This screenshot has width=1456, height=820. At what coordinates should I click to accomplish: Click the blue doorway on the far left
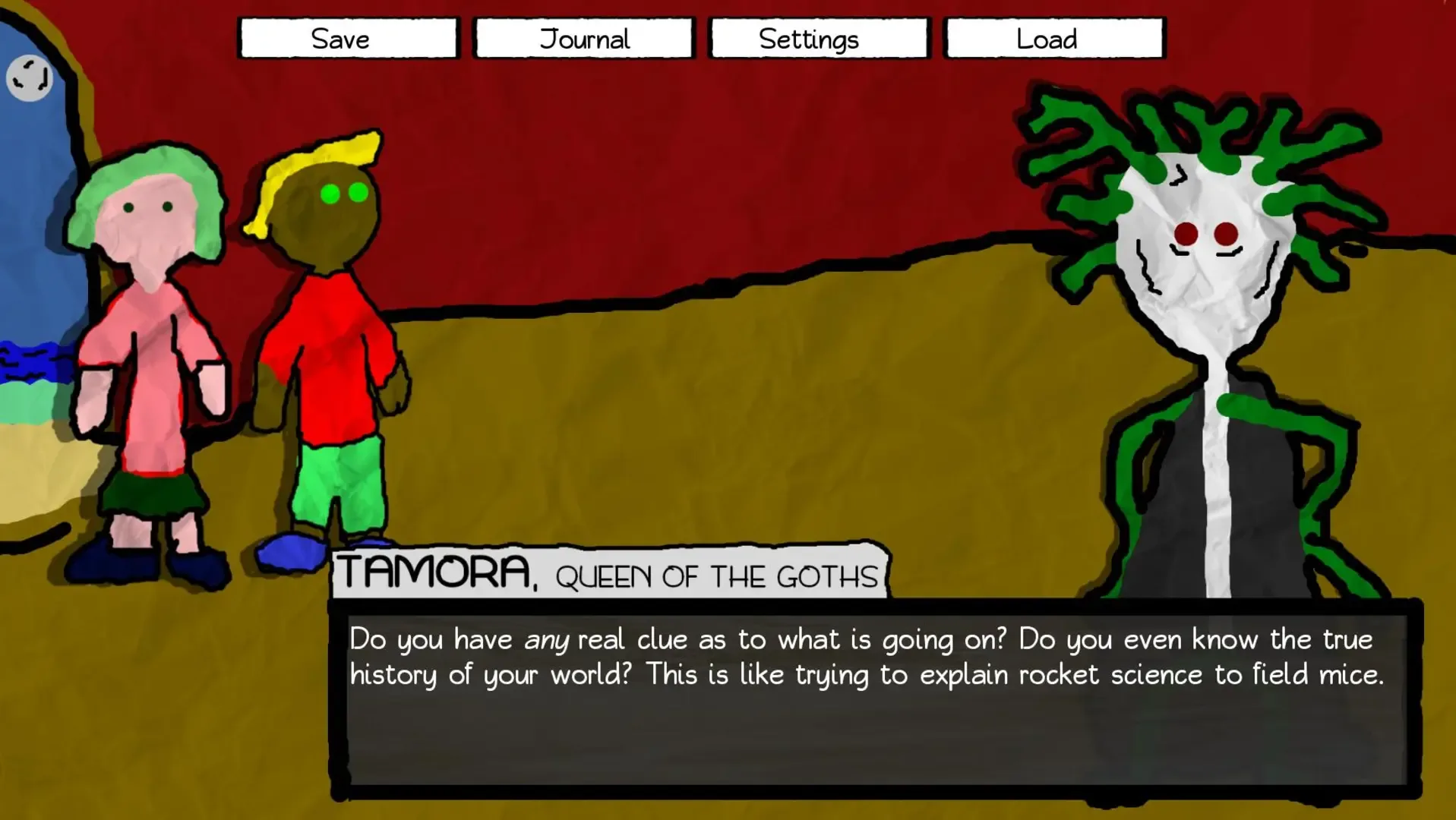click(x=30, y=228)
